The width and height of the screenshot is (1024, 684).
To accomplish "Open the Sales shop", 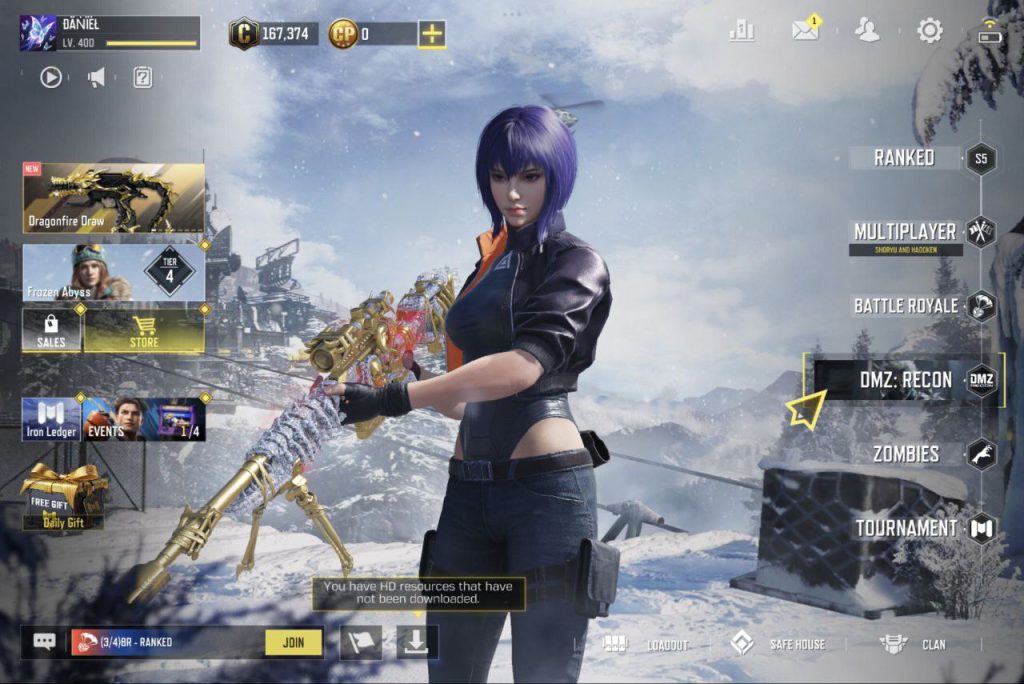I will (x=51, y=330).
